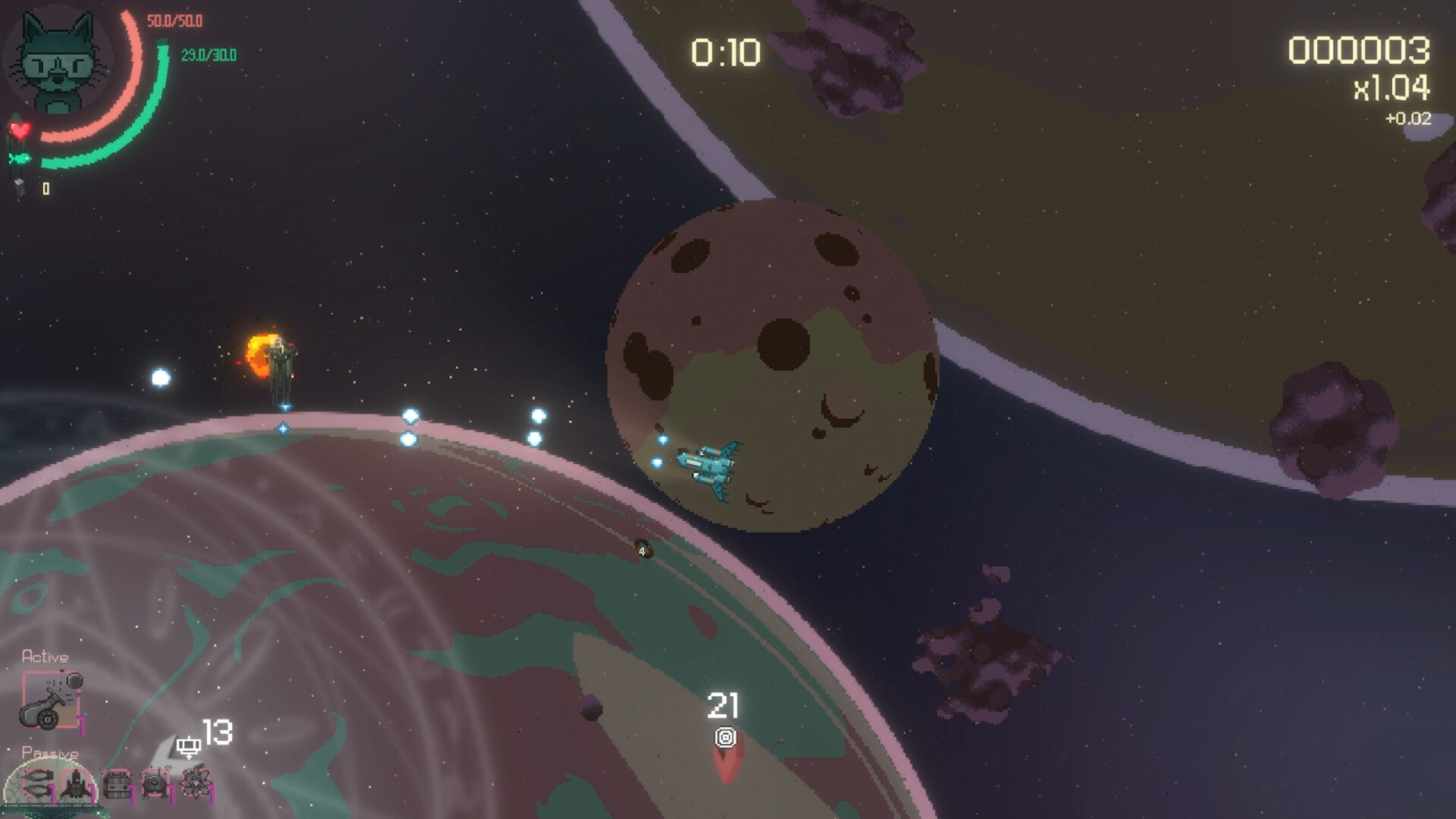Viewport: 1456px width, 819px height.
Task: Click the metal scrap icon above the zero counter
Action: click(19, 187)
